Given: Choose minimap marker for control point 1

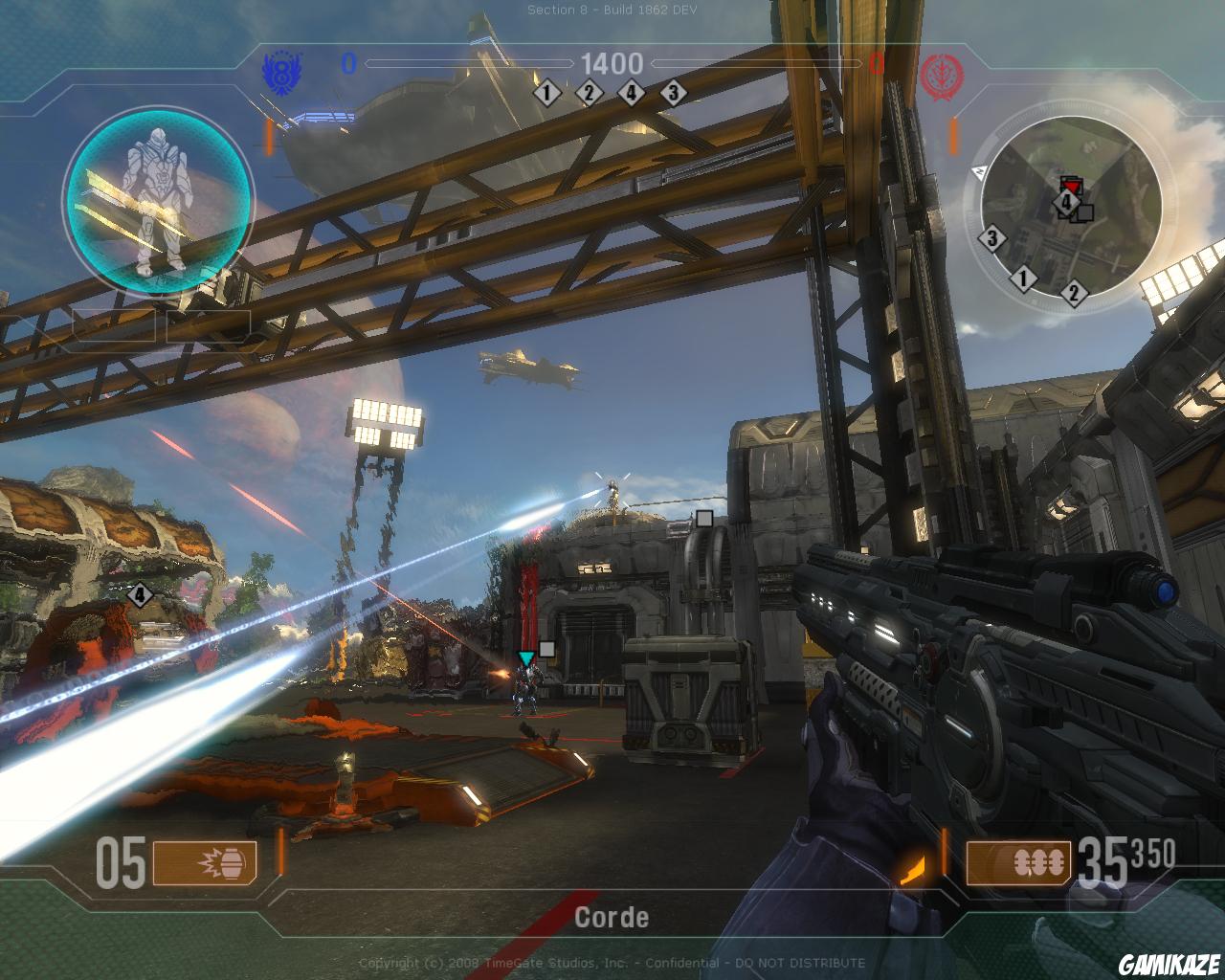Looking at the screenshot, I should pos(1024,279).
